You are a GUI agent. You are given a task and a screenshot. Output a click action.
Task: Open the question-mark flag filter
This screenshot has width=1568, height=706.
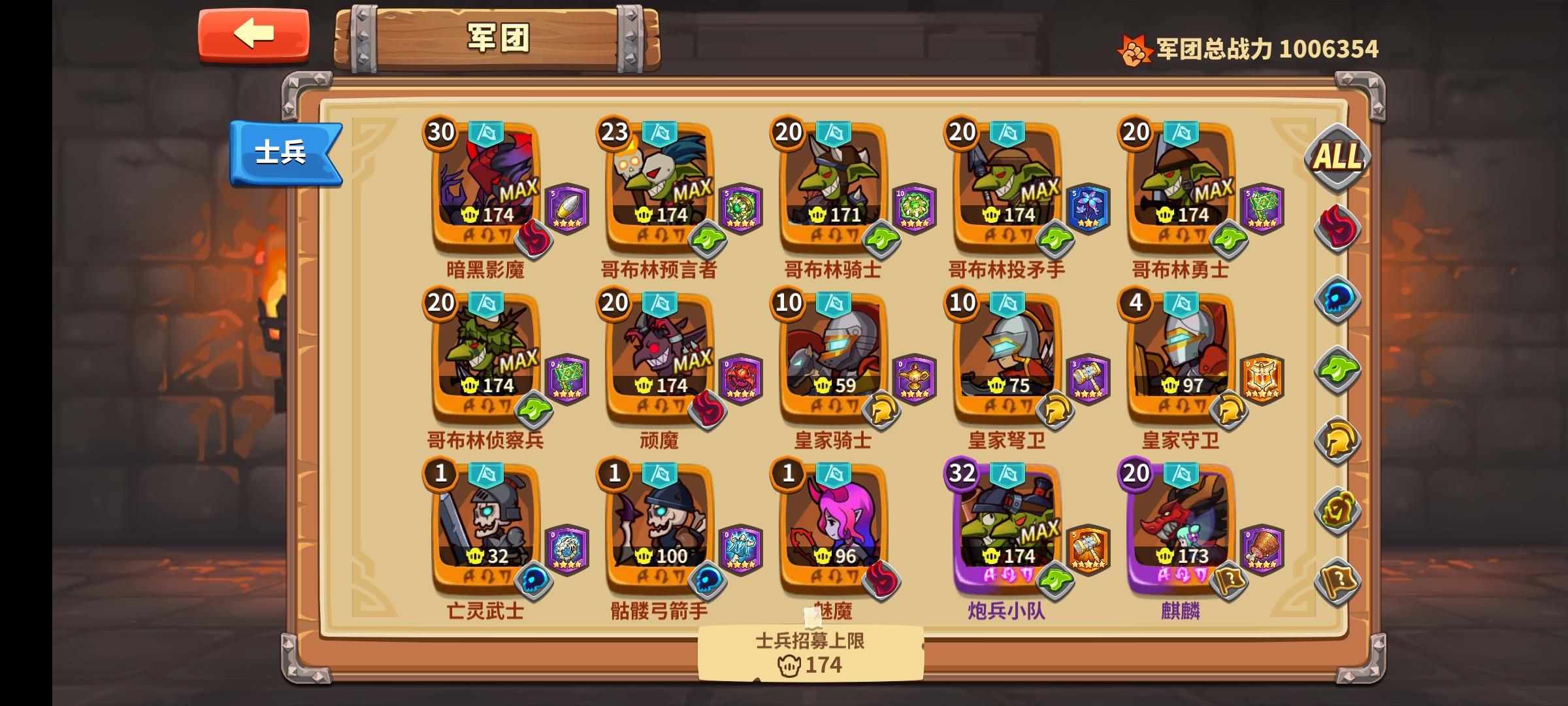tap(1339, 579)
